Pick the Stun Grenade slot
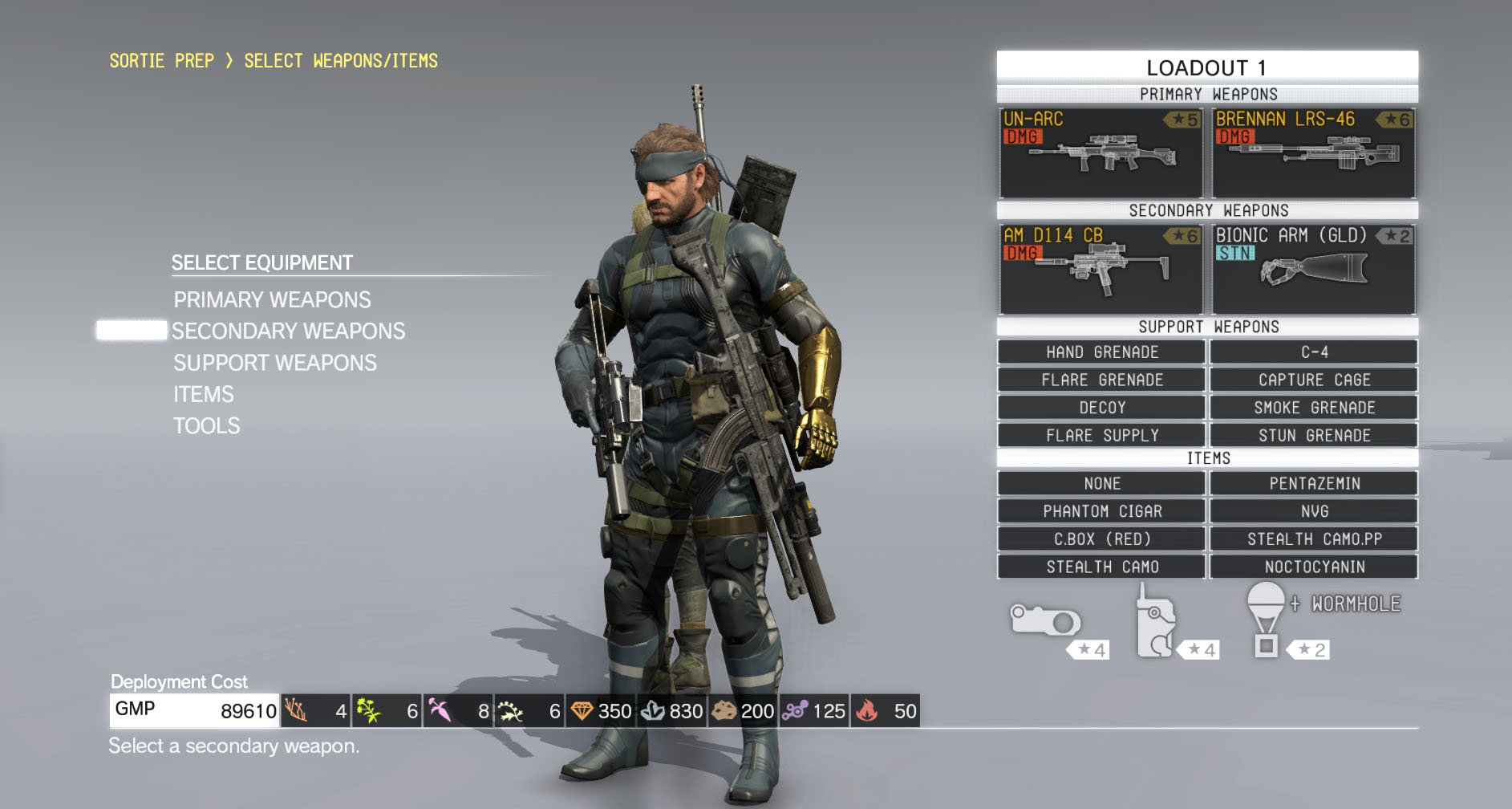This screenshot has height=809, width=1512. (1314, 435)
